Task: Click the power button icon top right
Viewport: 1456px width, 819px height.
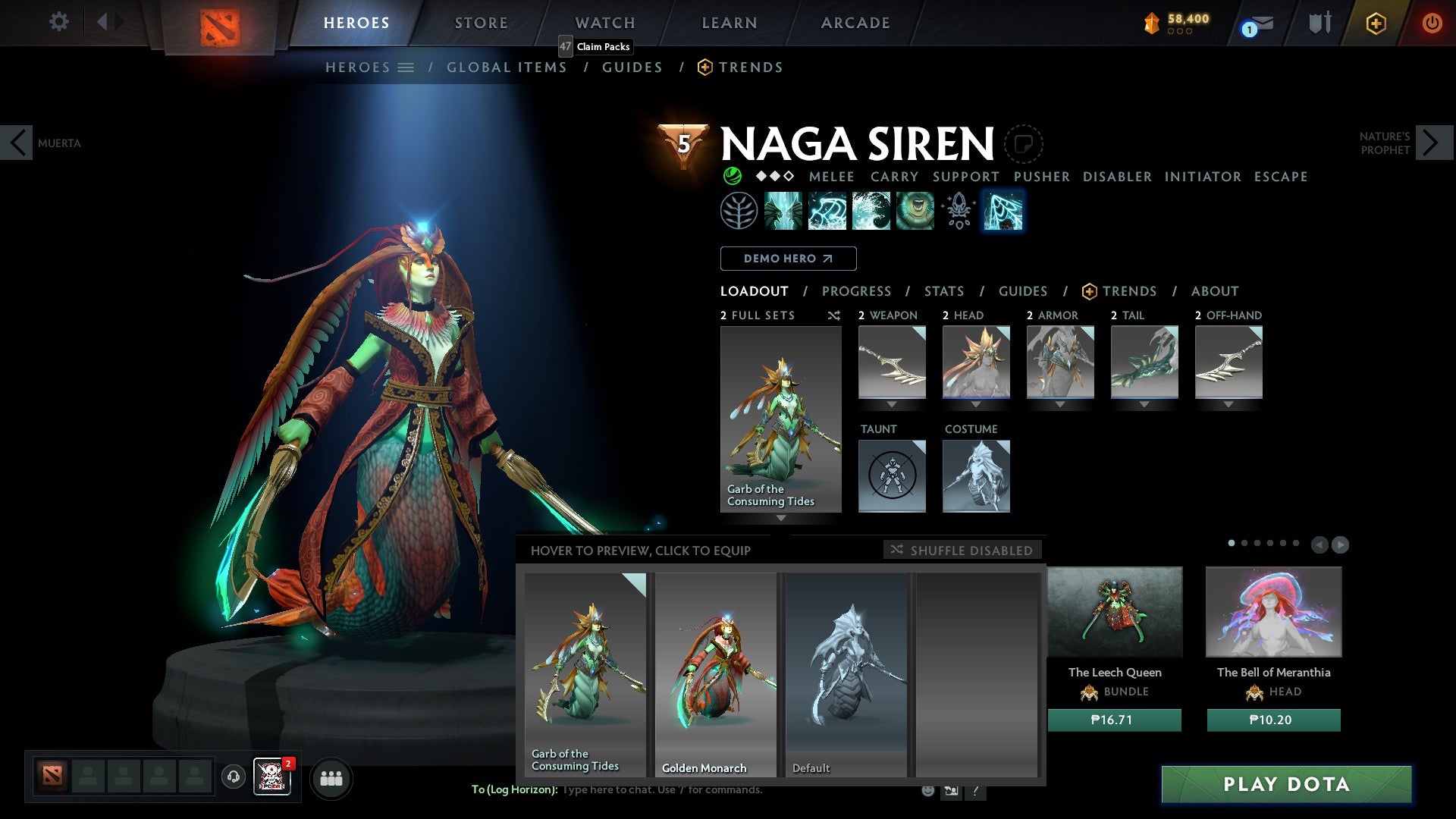Action: (1432, 22)
